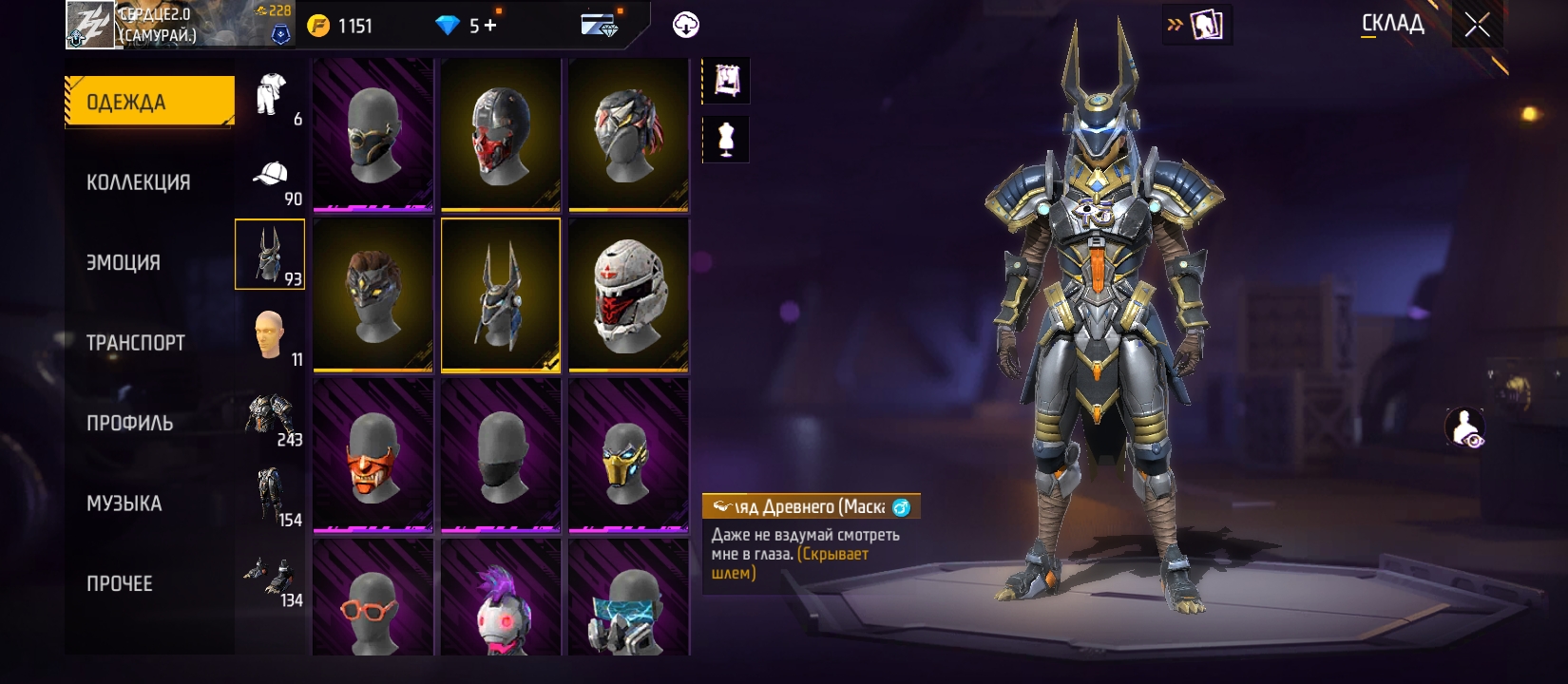Select the white cap headwear category
This screenshot has height=684, width=1568.
point(271,176)
